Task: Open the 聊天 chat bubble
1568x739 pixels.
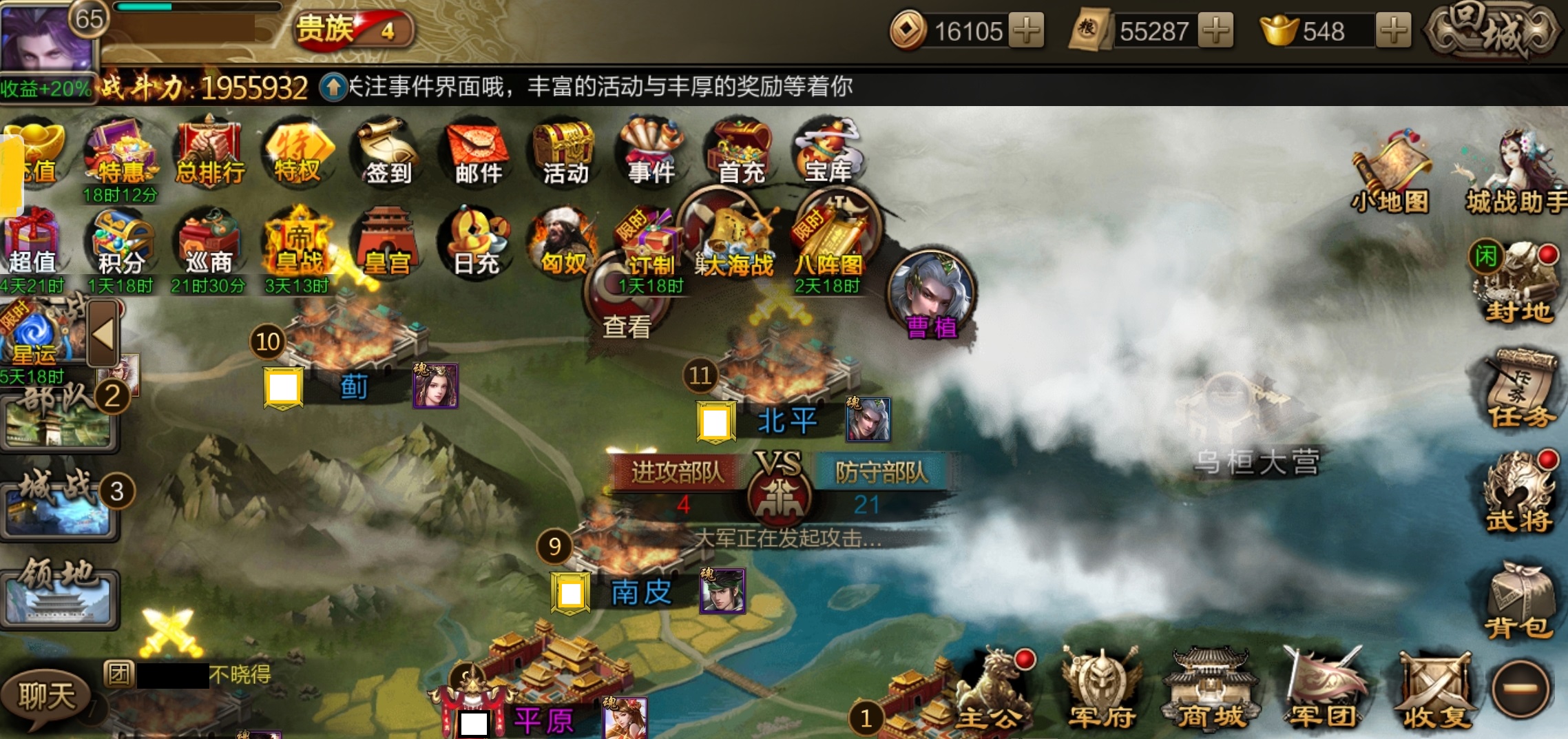Action: pos(45,696)
